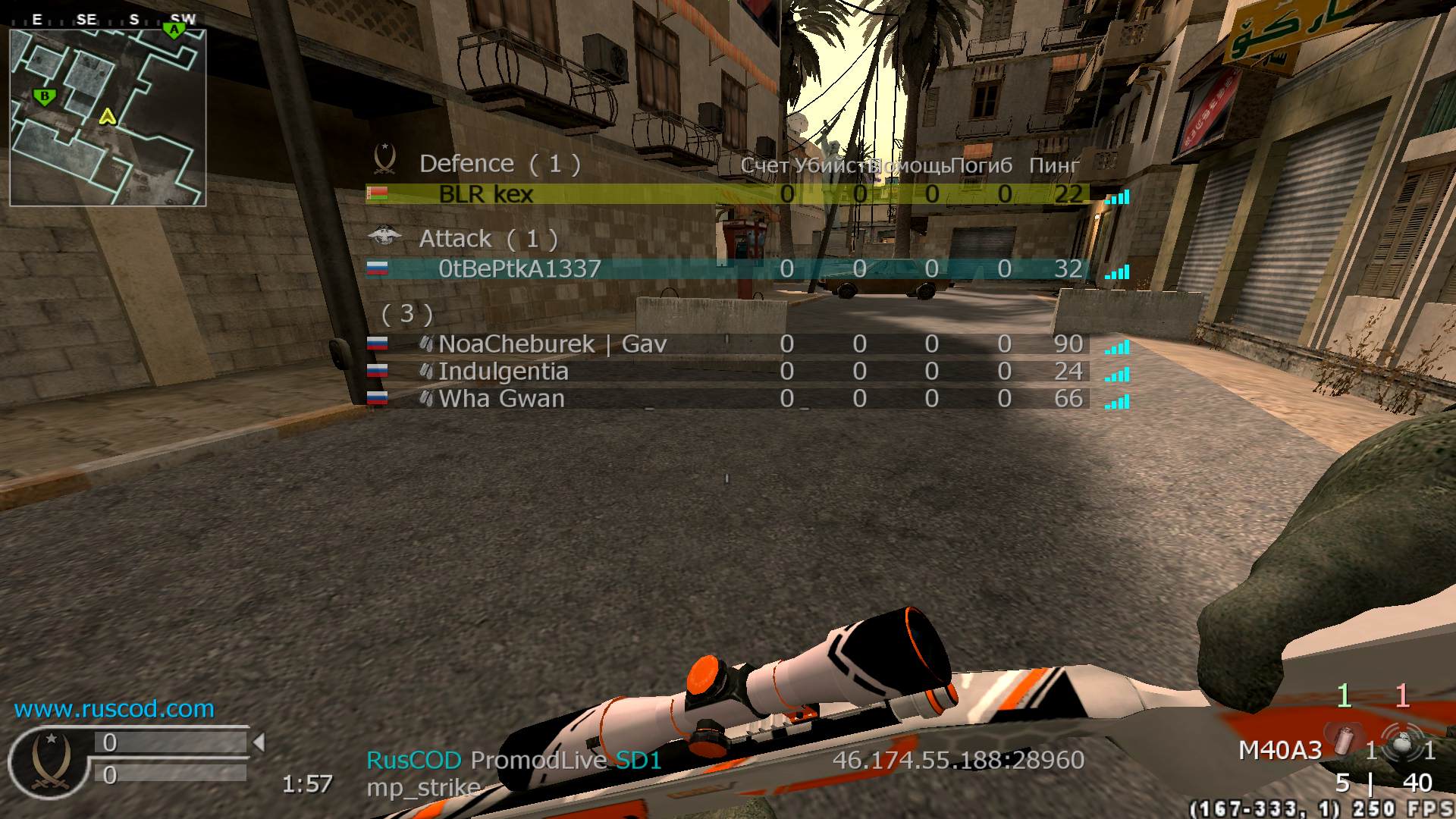The image size is (1456, 819).
Task: Click the Belarus flag beside BLR kex
Action: click(378, 194)
